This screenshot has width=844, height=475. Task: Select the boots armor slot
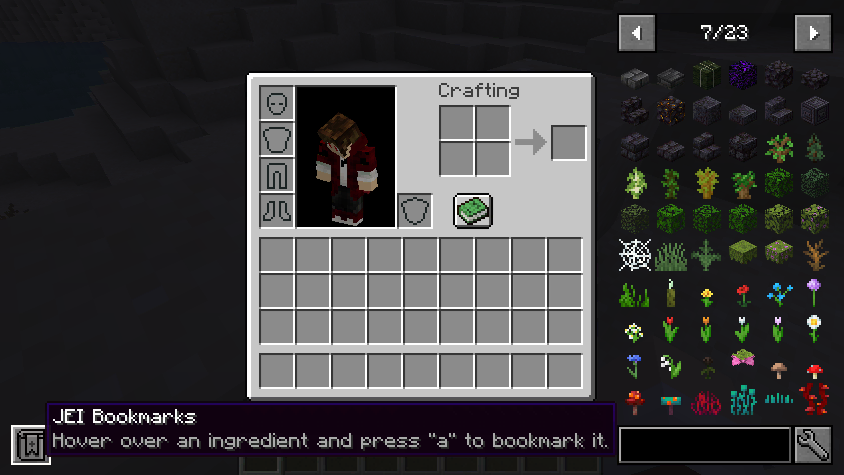click(x=277, y=210)
